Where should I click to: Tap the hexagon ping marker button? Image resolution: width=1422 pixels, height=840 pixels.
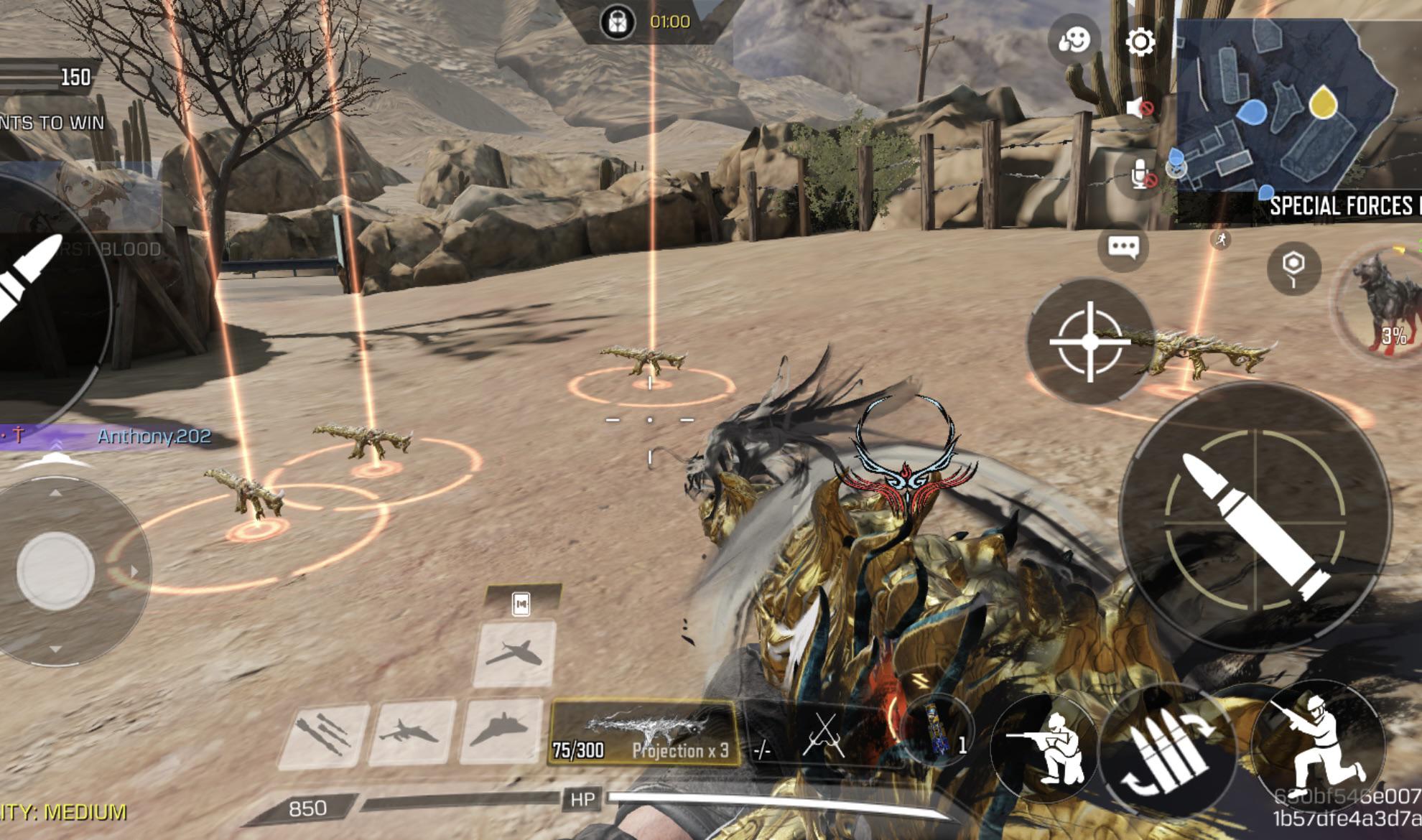click(1293, 268)
